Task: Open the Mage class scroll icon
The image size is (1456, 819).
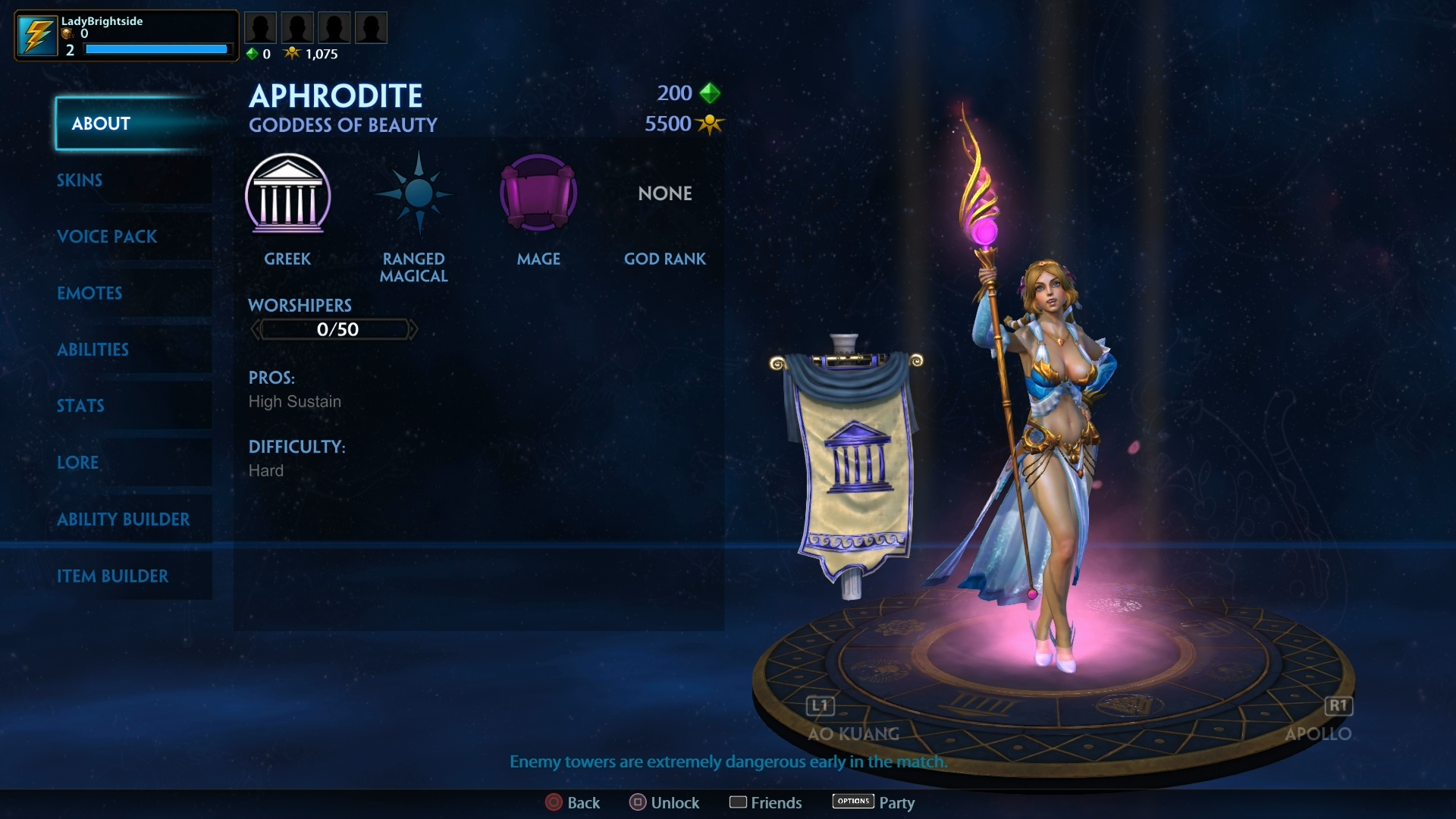Action: 538,193
